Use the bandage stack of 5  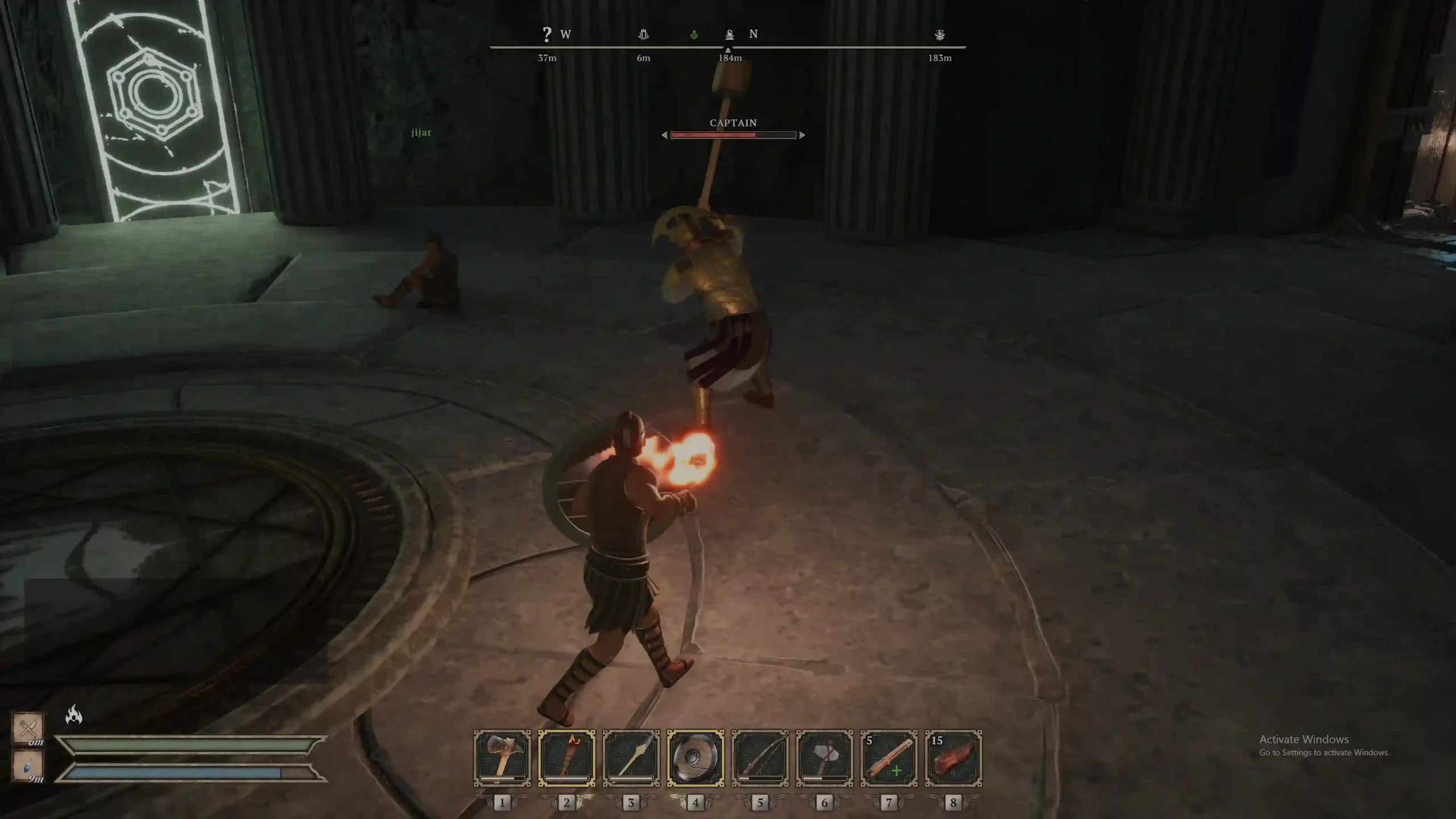click(888, 758)
